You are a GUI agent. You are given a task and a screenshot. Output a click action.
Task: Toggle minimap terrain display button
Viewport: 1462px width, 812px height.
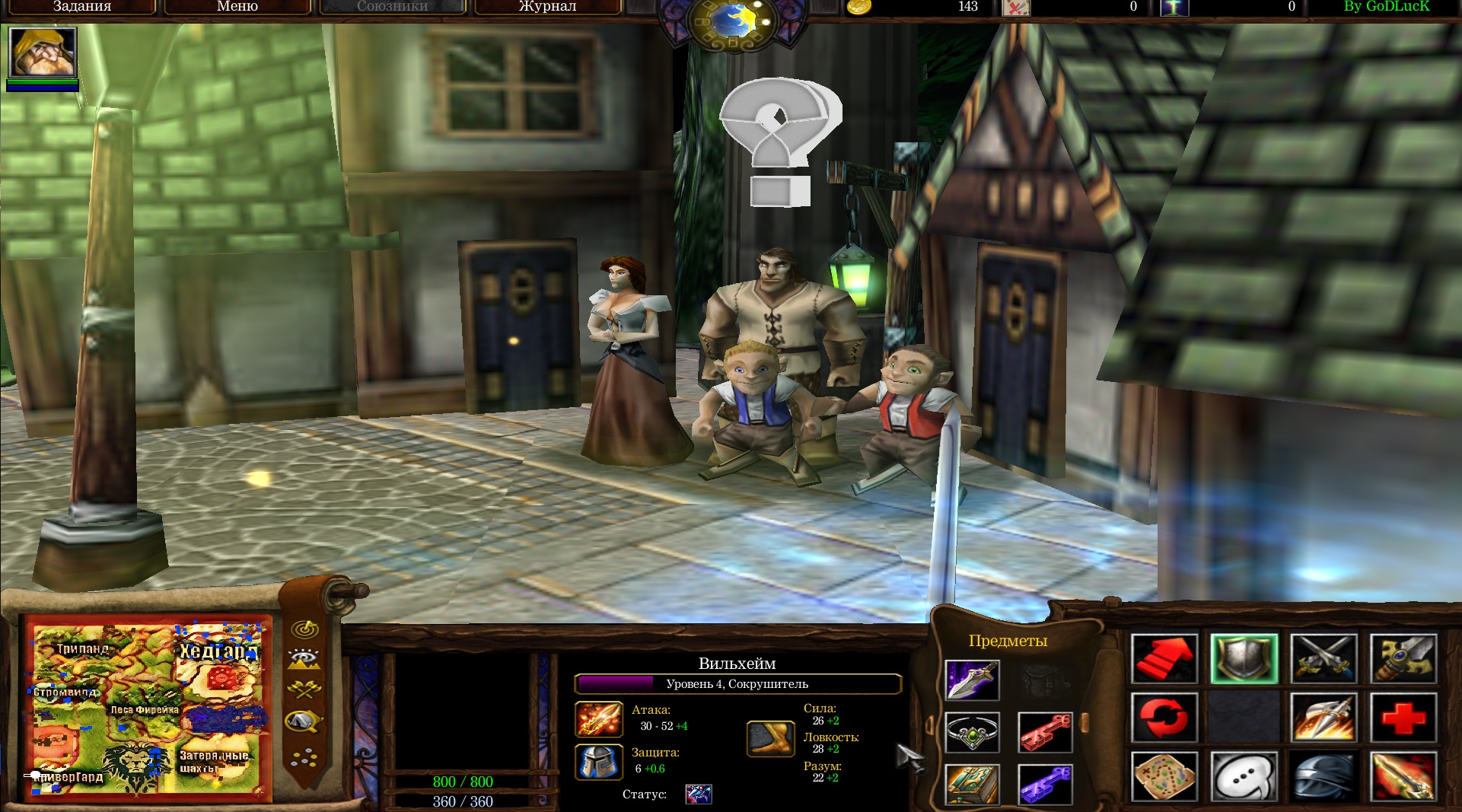pos(304,659)
